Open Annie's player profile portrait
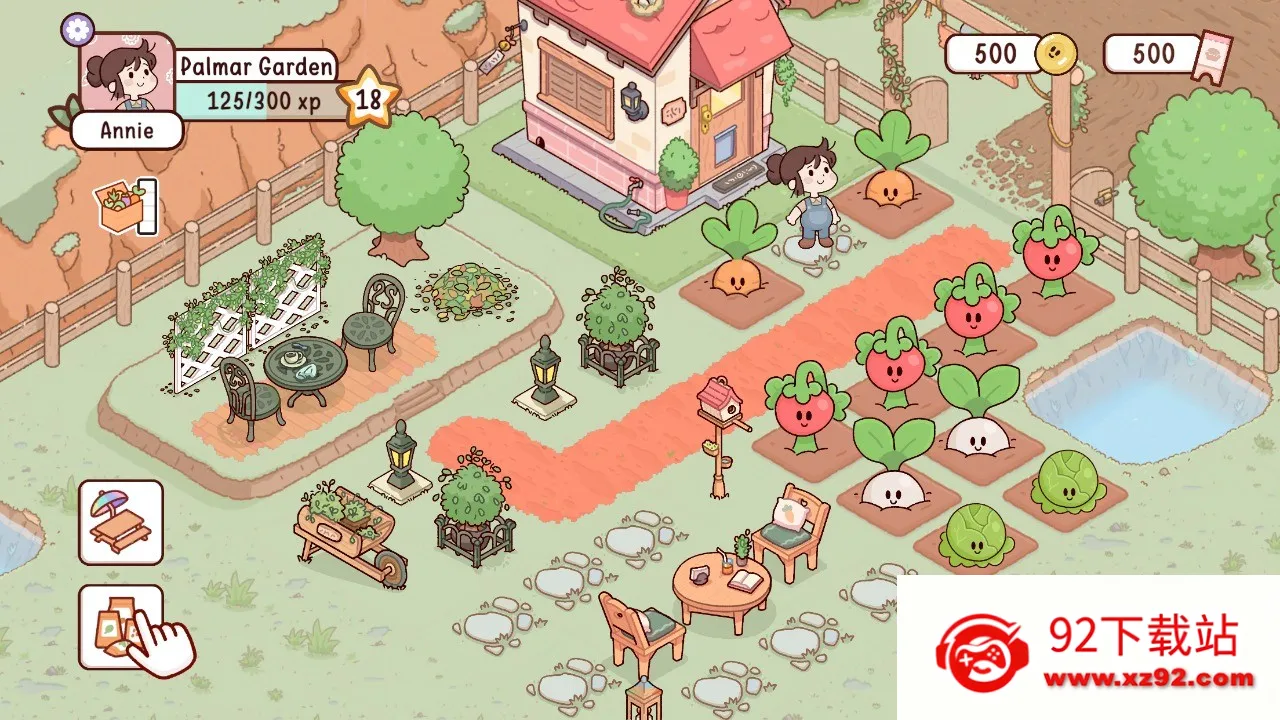The image size is (1280, 720). (126, 76)
